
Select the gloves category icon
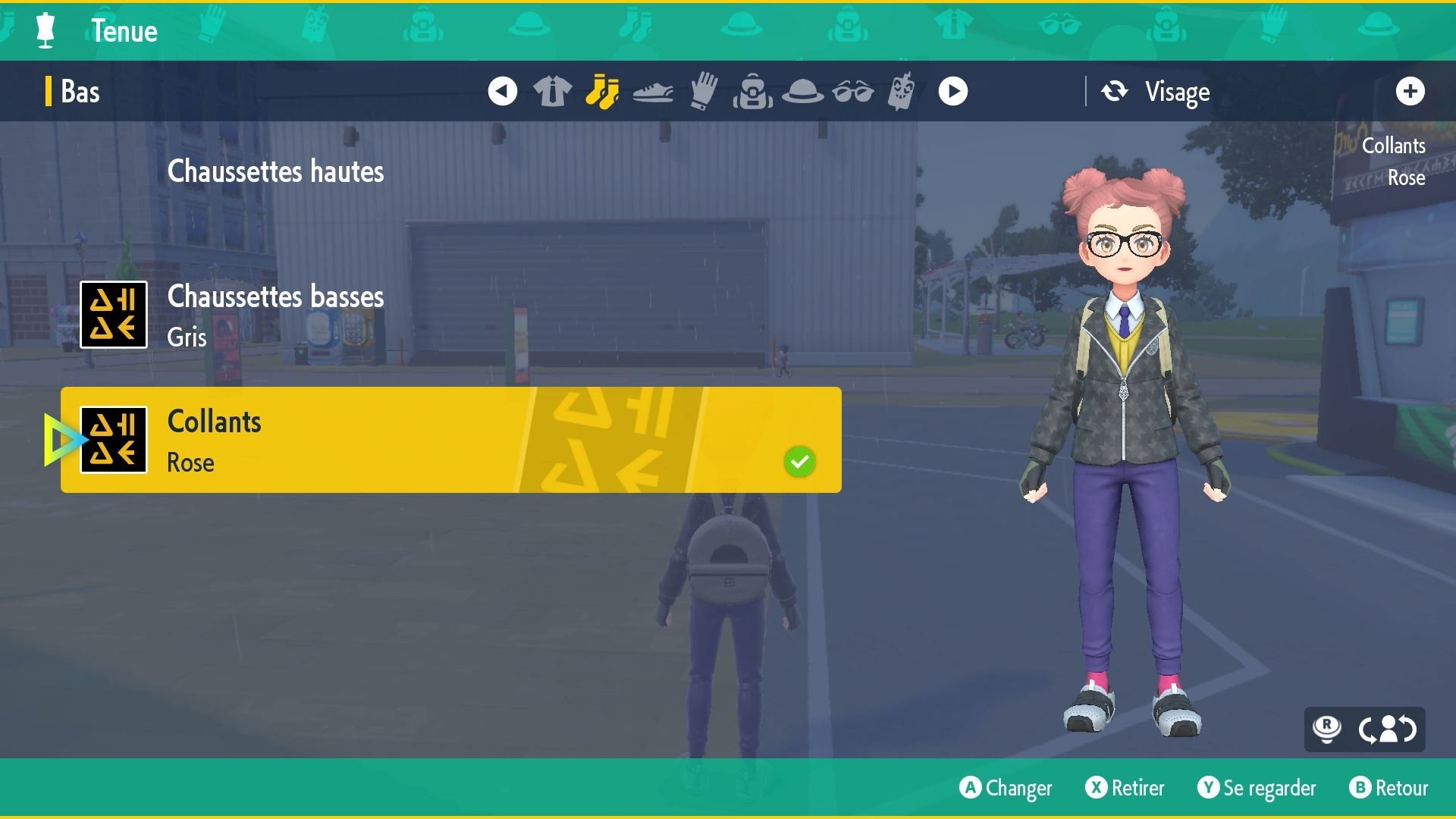pos(704,91)
